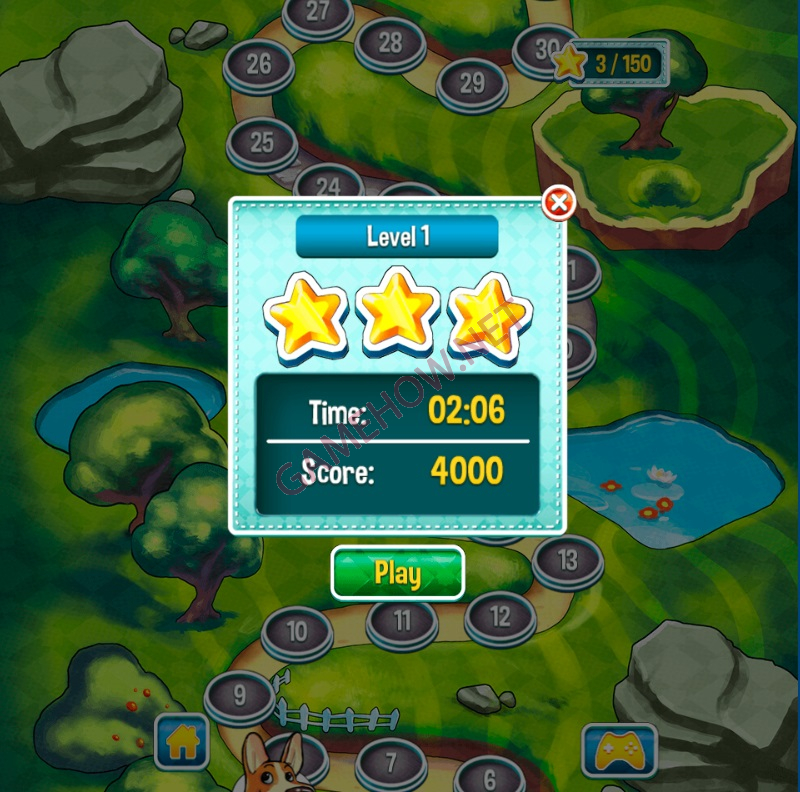Select level 10 node

tap(297, 632)
